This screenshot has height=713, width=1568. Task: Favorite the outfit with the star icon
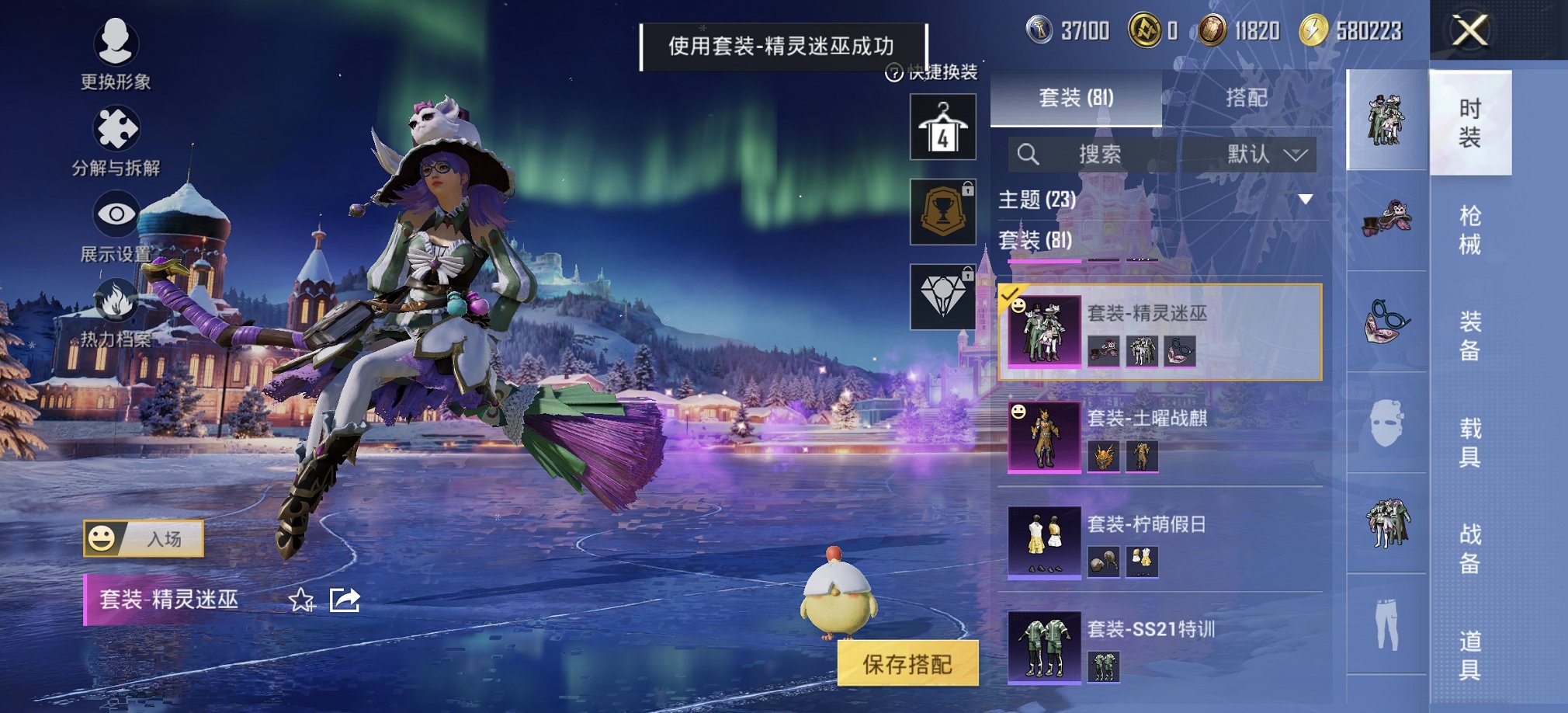pos(301,600)
